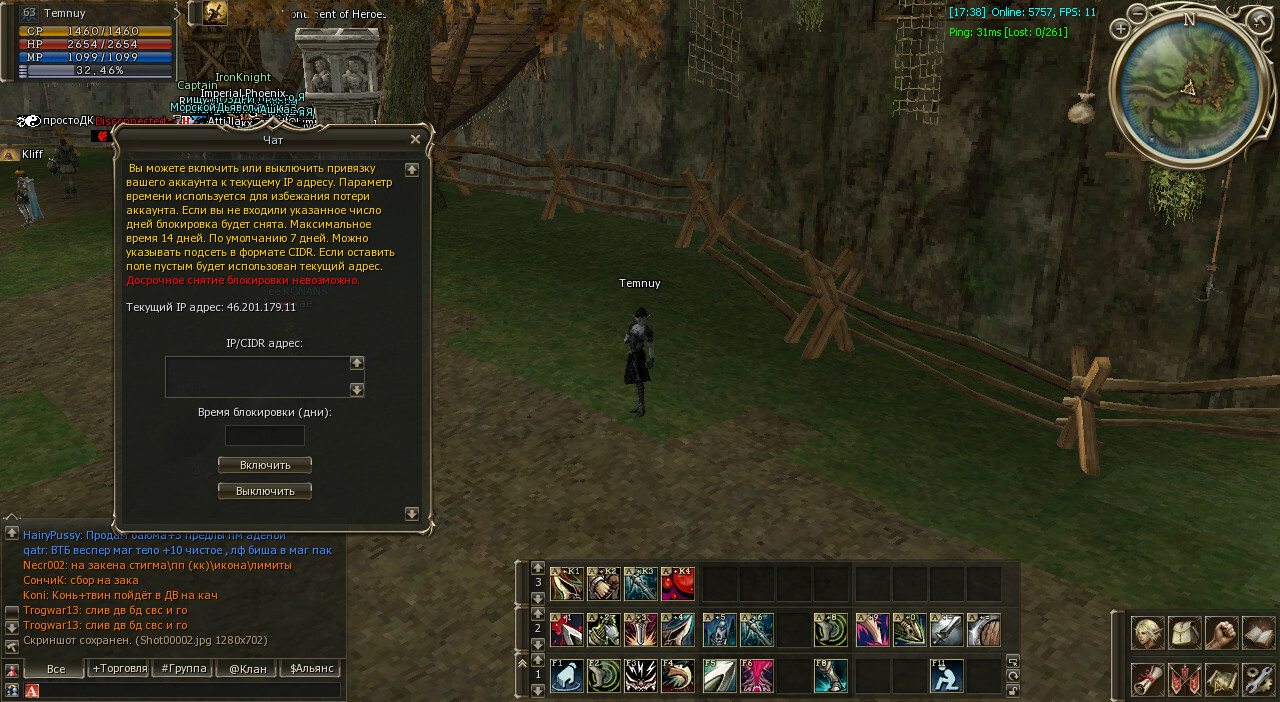Image resolution: width=1280 pixels, height=702 pixels.
Task: Open the clan banners icon
Action: 1185,680
